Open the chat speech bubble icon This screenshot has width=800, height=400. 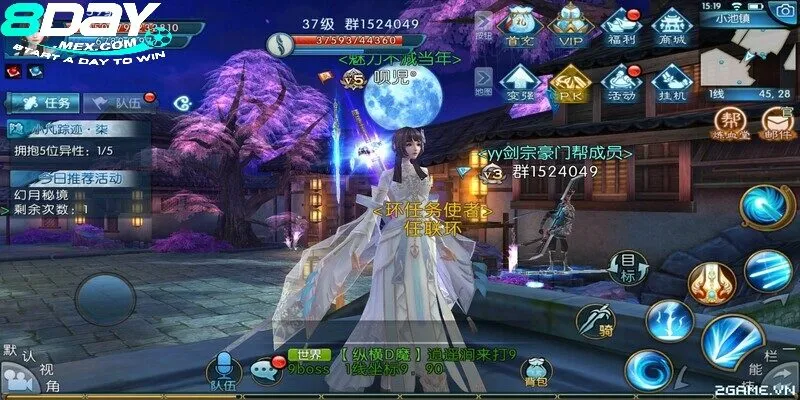(267, 370)
